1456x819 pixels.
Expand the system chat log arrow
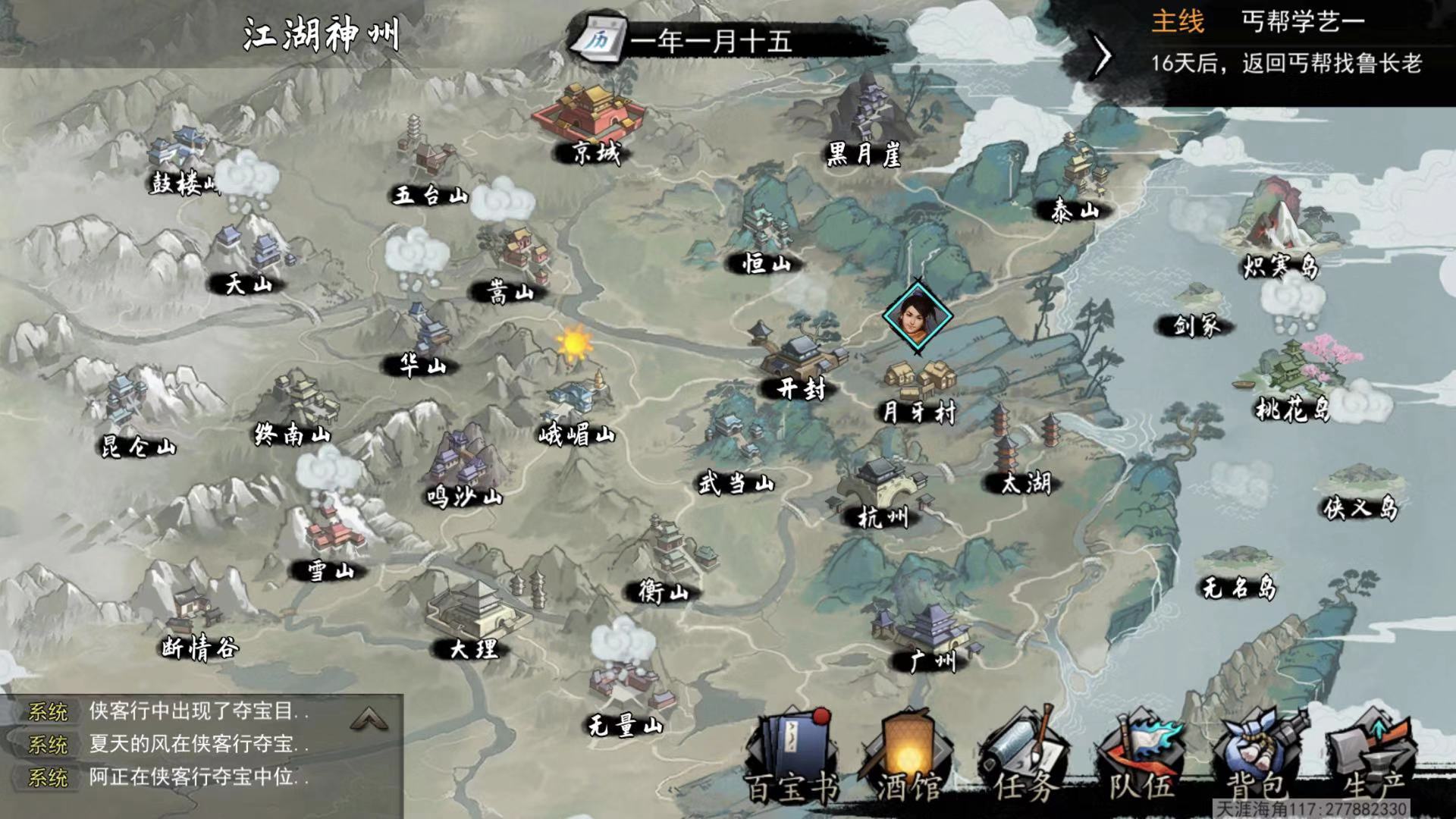pyautogui.click(x=369, y=718)
